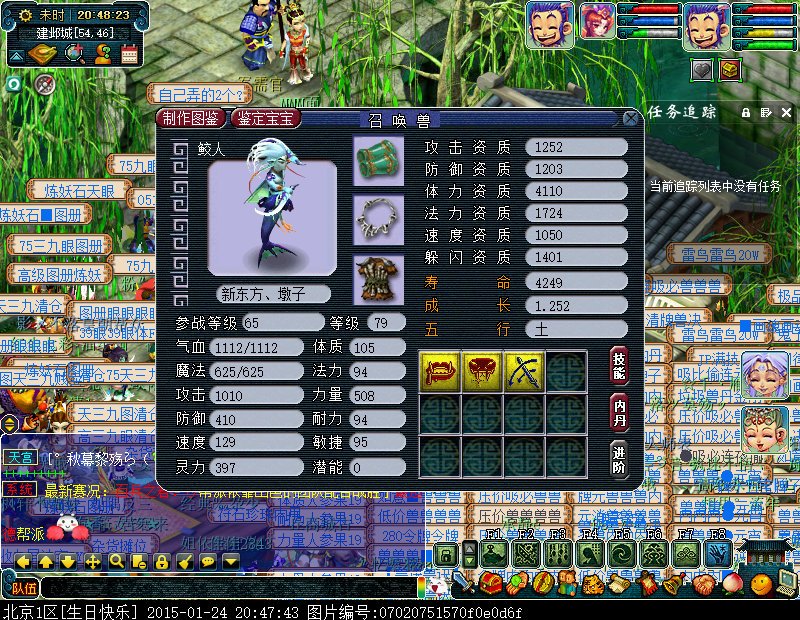Image resolution: width=800 pixels, height=620 pixels.
Task: Click the pet name field 新东方、墩子
Action: (262, 294)
